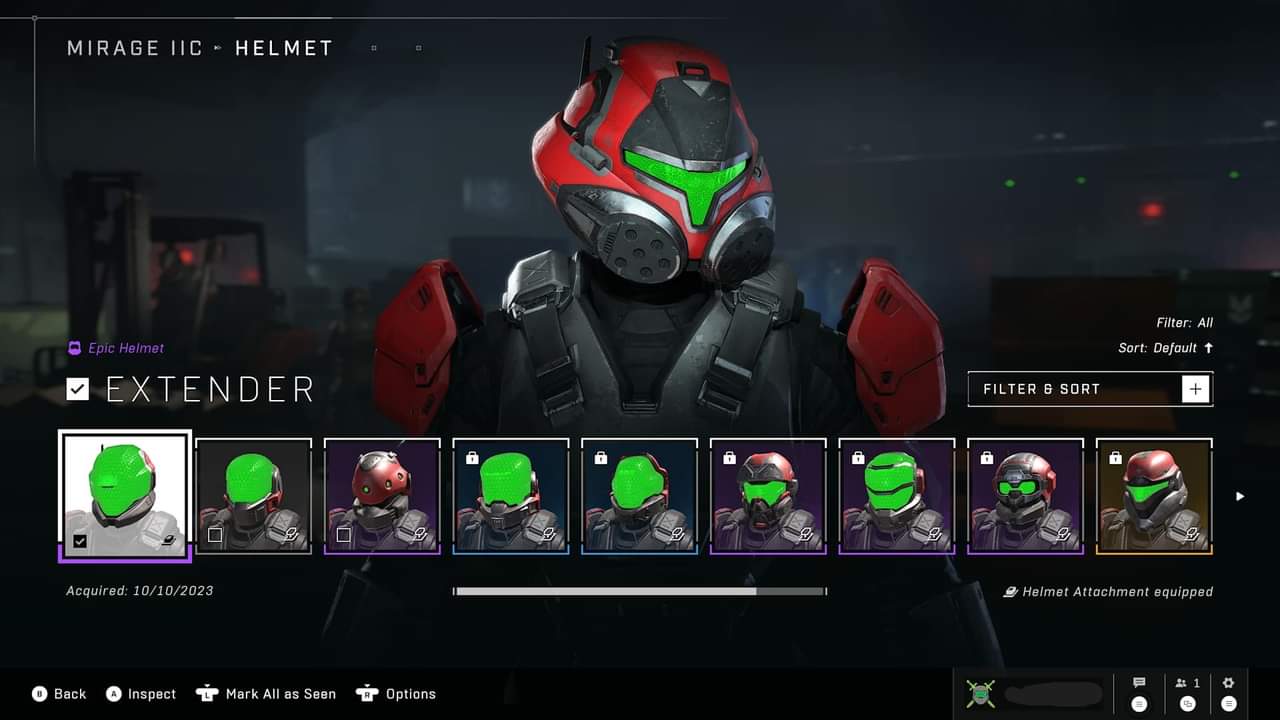
Task: Open the chat panel icon
Action: pyautogui.click(x=1139, y=692)
